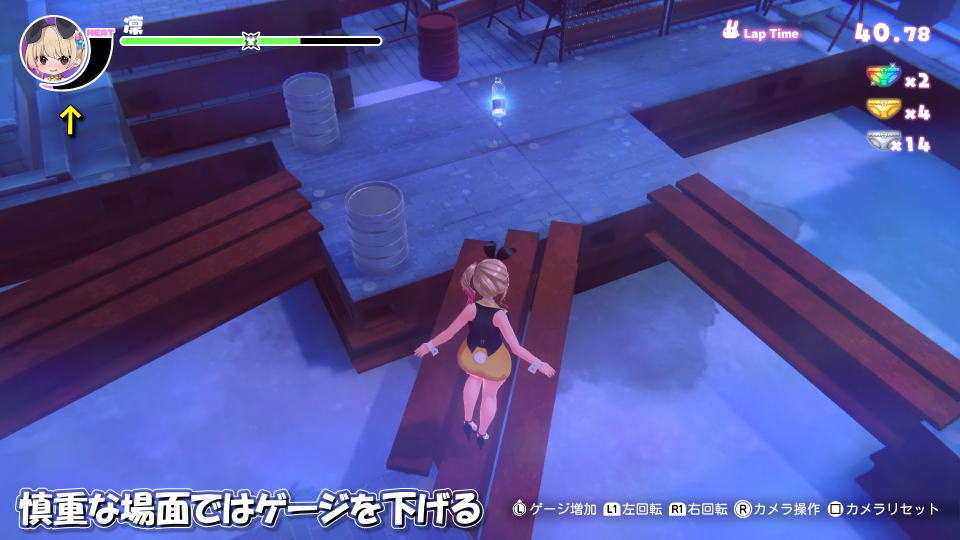
Task: Click the pink rabbit Lap Time icon
Action: [x=731, y=32]
